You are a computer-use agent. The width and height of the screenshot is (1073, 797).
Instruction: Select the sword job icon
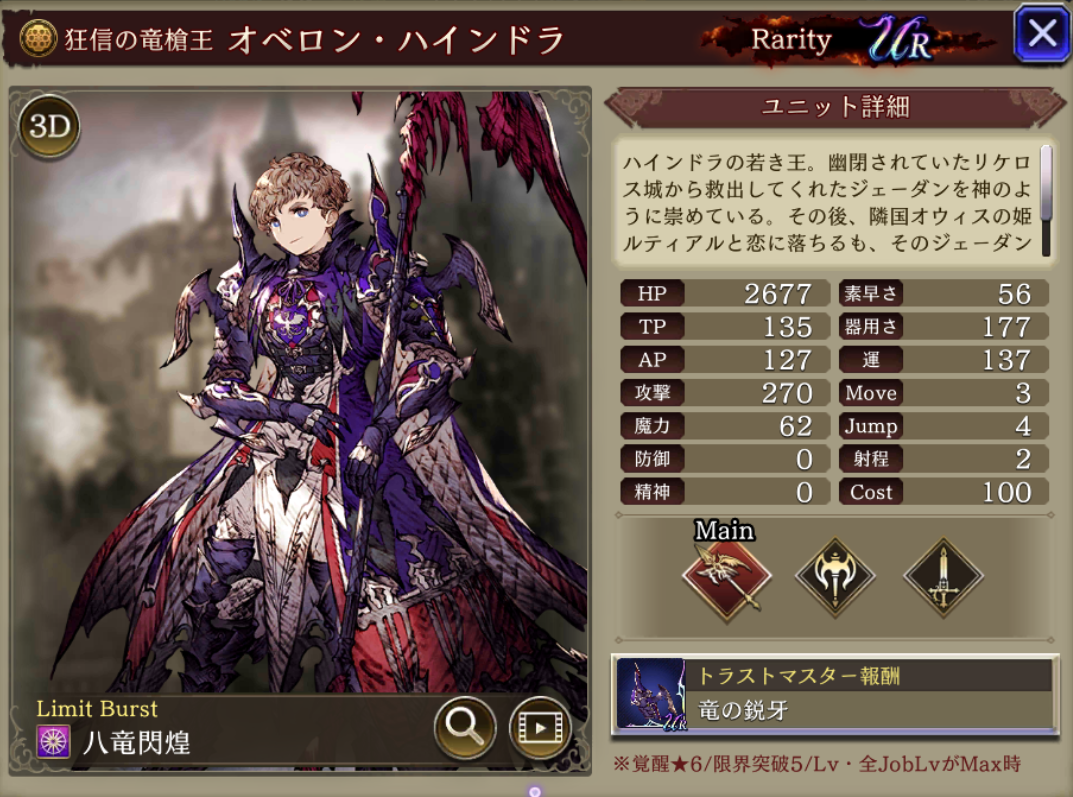tap(943, 577)
